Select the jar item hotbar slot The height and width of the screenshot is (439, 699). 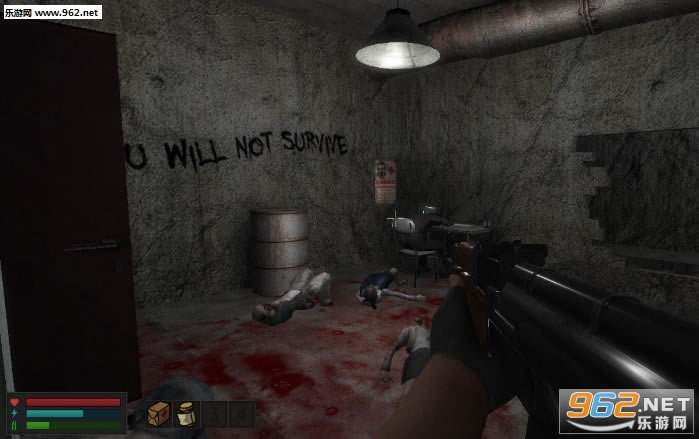click(185, 414)
